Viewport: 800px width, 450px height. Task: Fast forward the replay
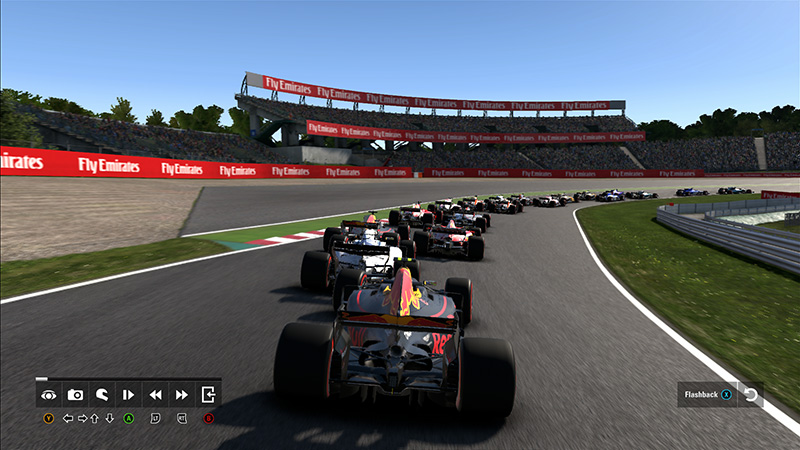pos(182,394)
